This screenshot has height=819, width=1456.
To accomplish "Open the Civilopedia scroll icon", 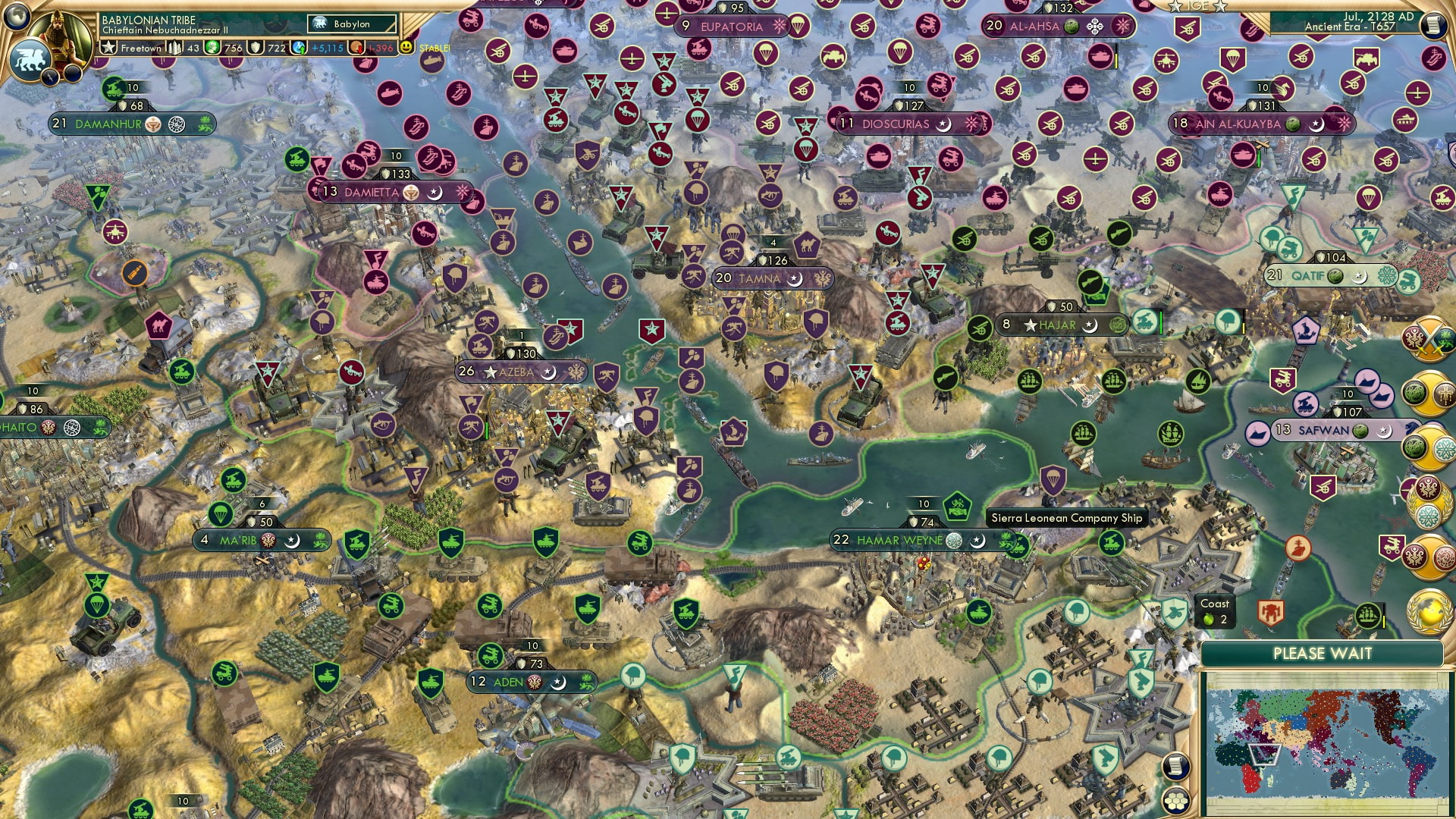I will tap(1435, 24).
